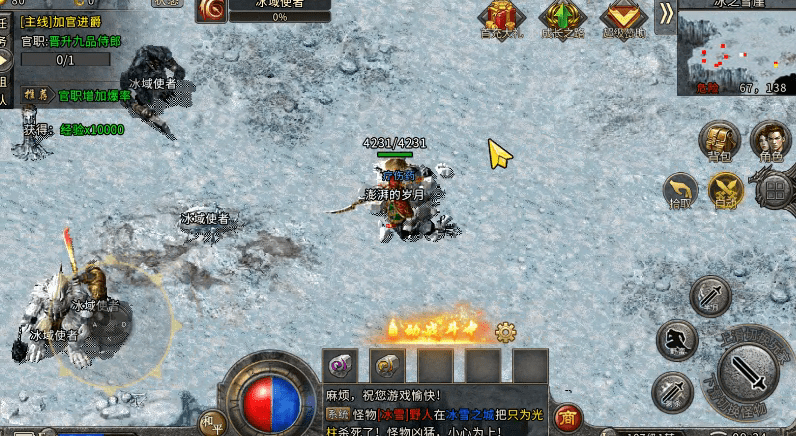This screenshot has width=796, height=436.
Task: Toggle 自动 auto-combat crossed swords button
Action: click(x=726, y=190)
